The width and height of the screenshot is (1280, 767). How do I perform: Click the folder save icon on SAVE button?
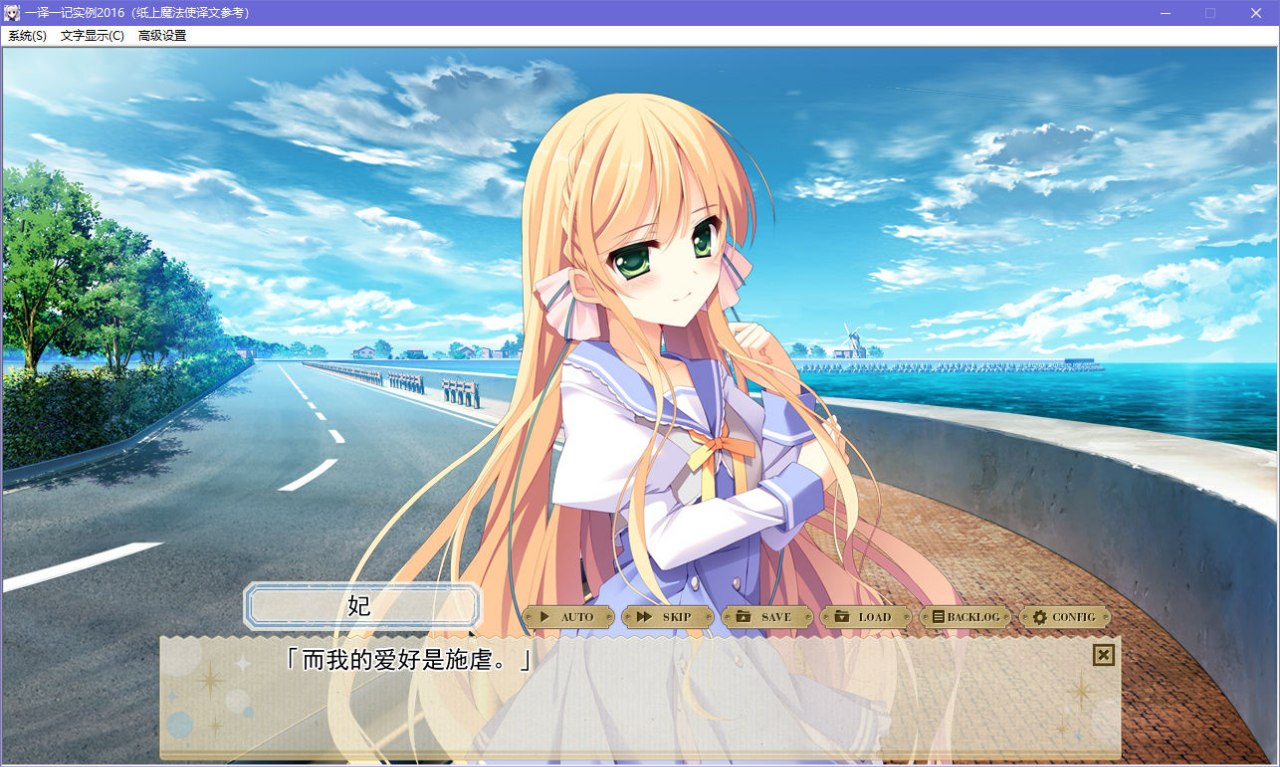(x=745, y=617)
